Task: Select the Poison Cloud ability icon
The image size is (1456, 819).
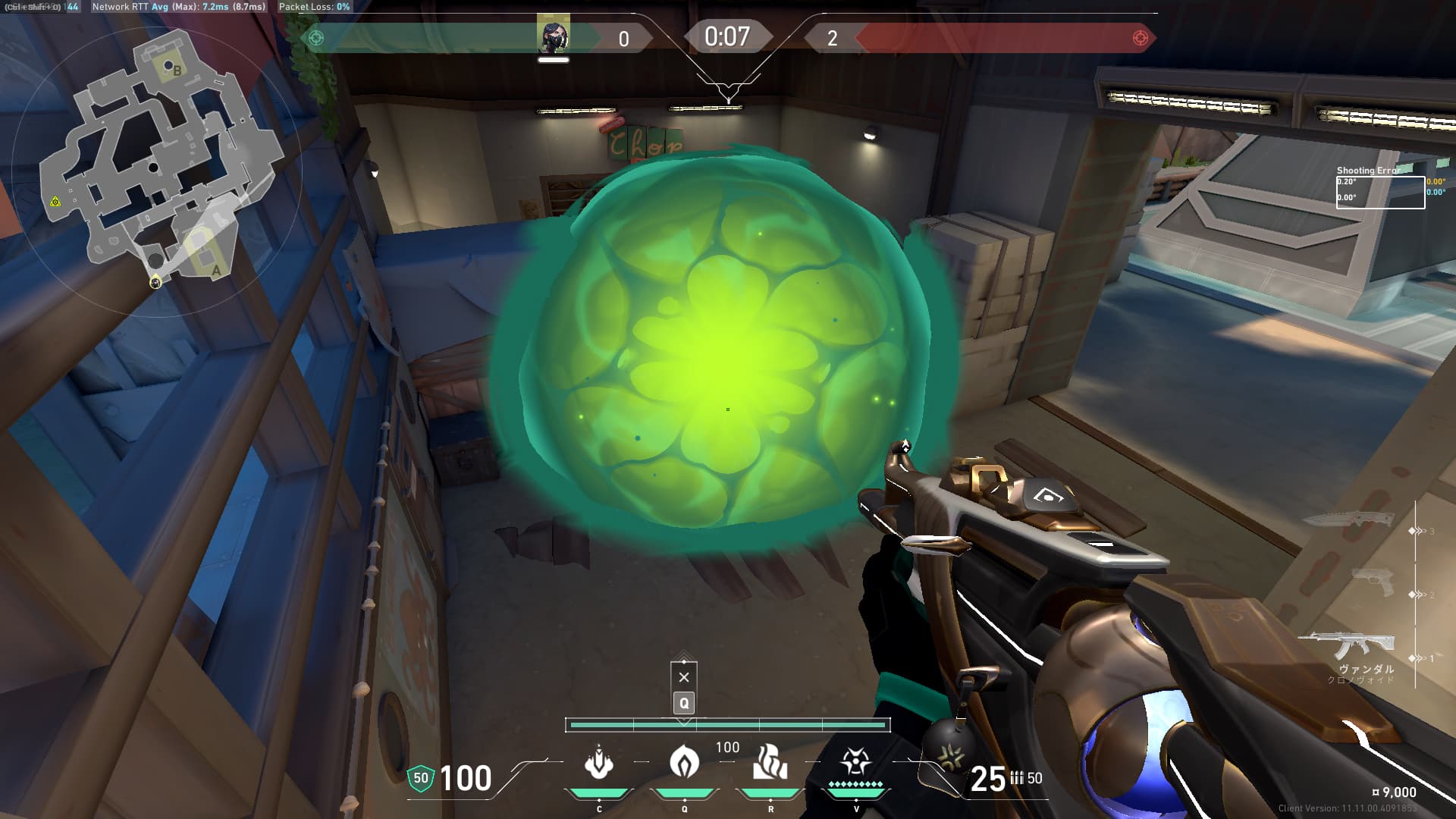Action: (x=684, y=762)
